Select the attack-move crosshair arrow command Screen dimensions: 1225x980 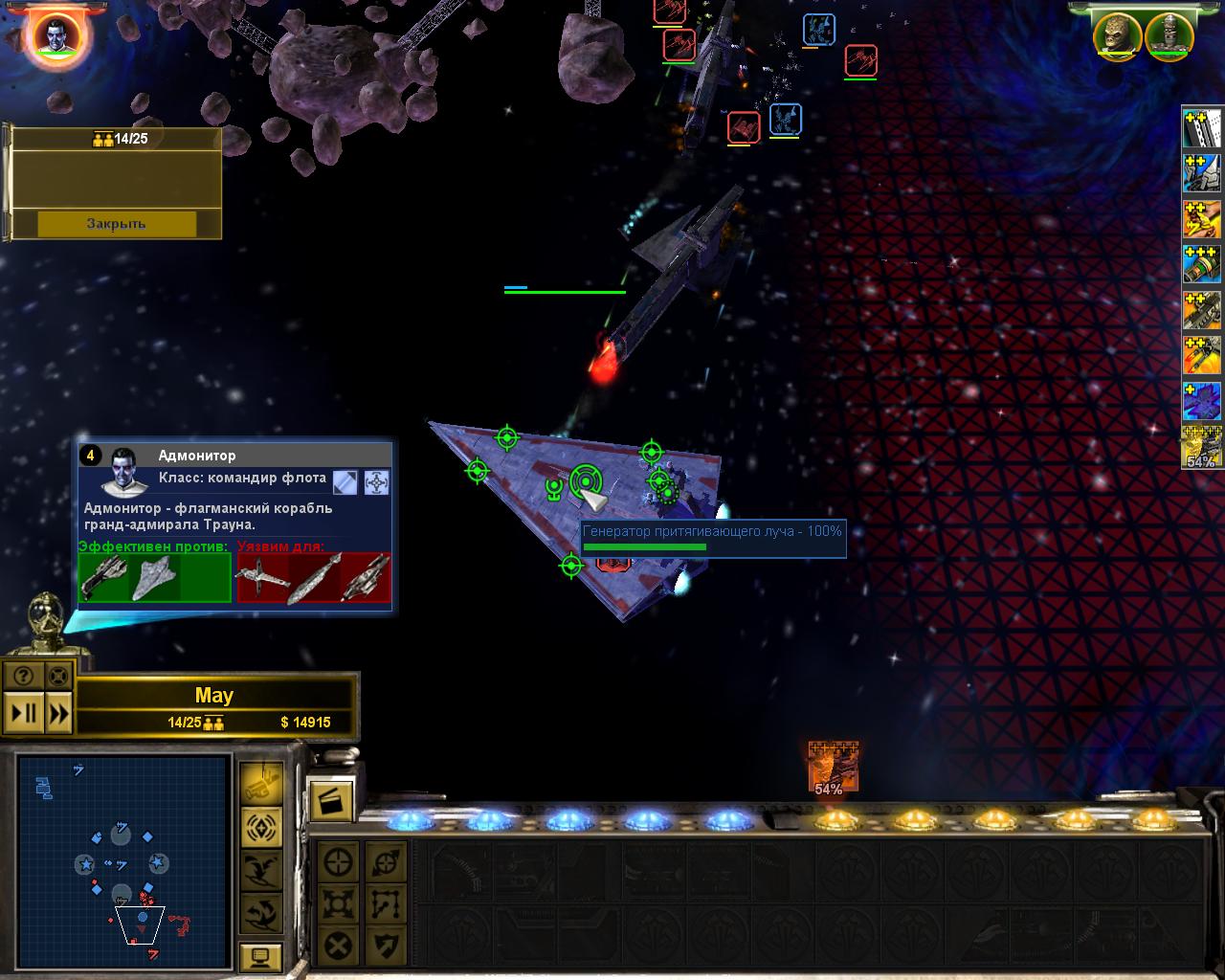click(386, 862)
